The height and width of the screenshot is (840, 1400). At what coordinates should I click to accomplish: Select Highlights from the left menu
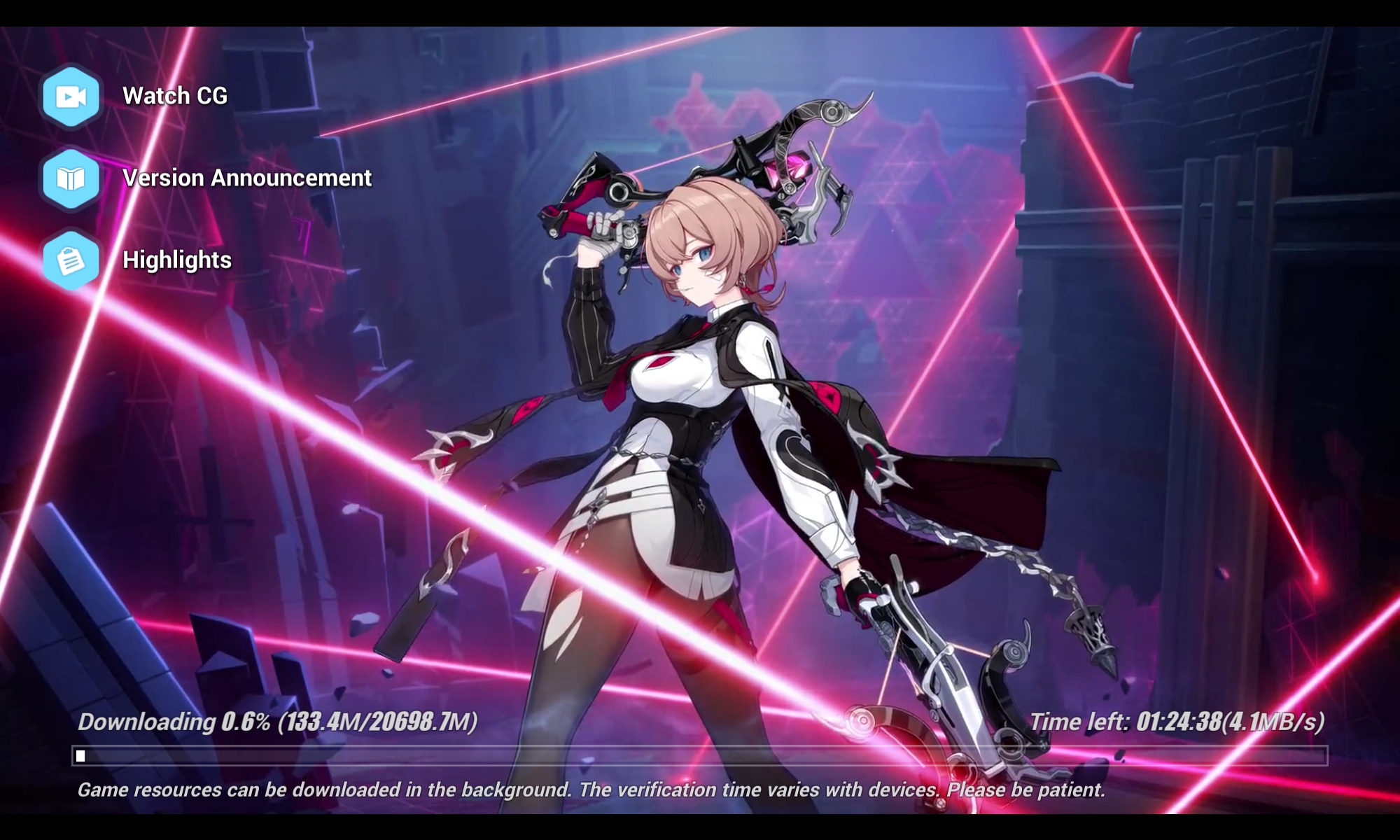click(x=176, y=260)
